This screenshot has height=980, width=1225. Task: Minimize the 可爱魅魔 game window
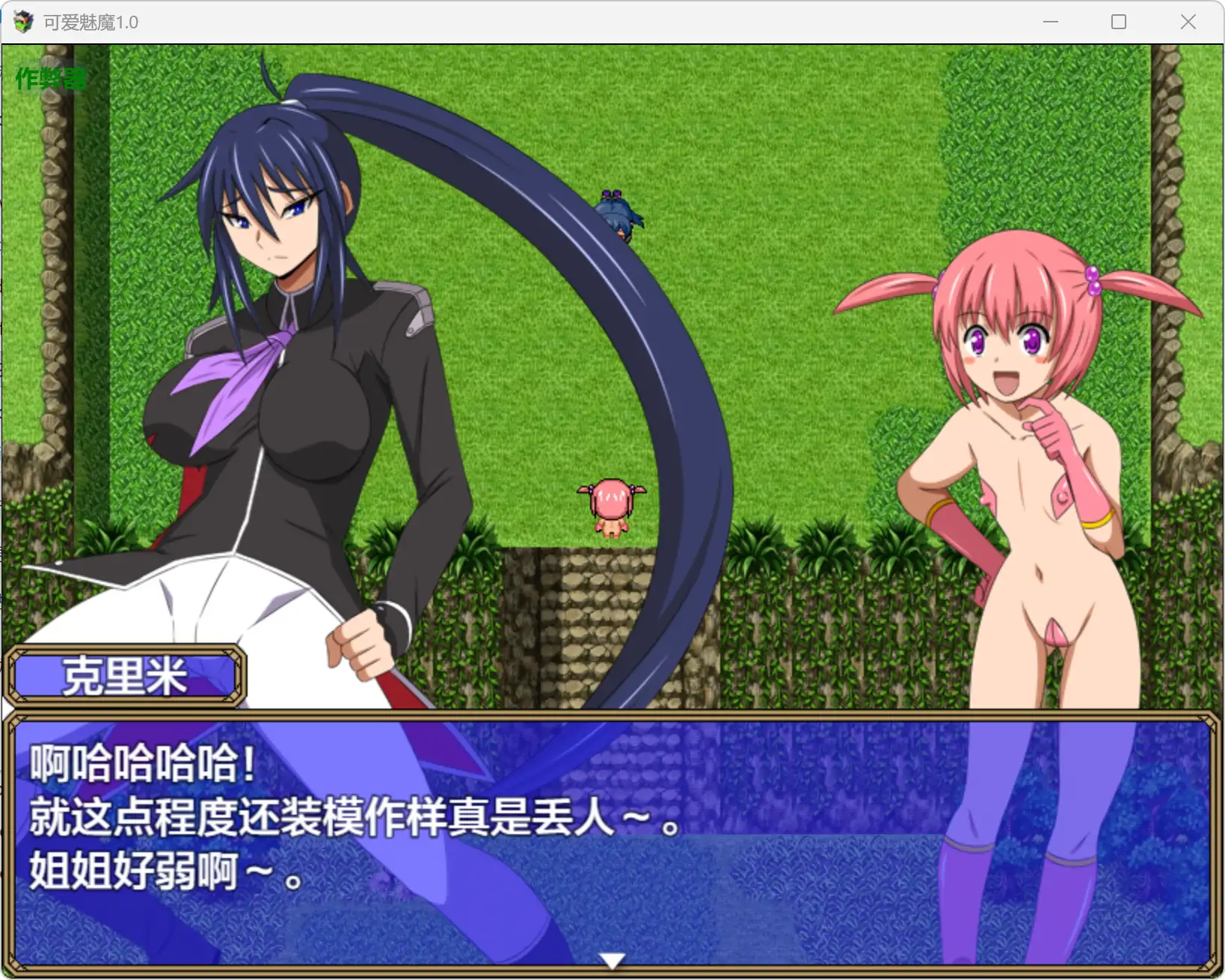tap(1051, 22)
